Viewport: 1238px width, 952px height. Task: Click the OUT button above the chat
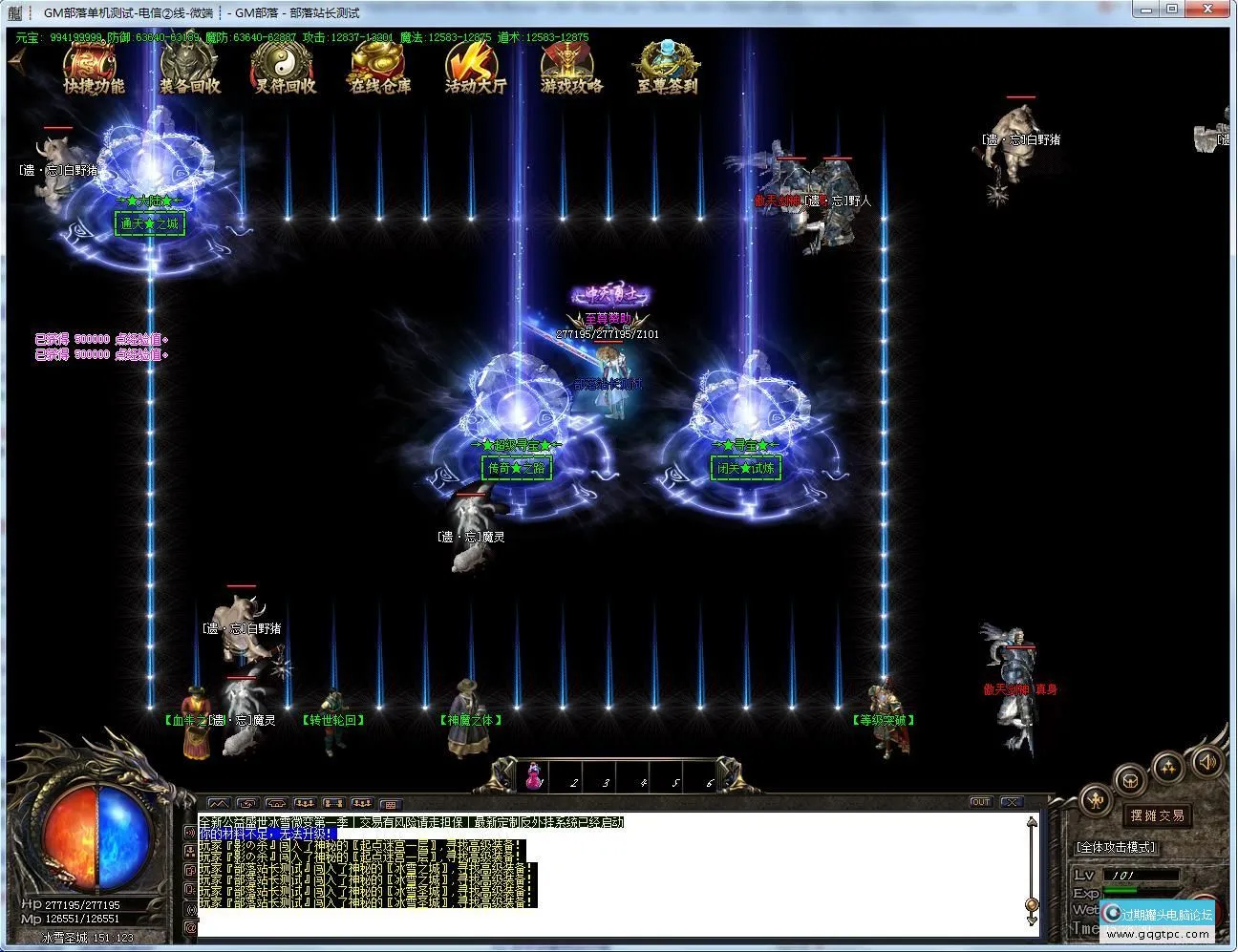click(981, 802)
